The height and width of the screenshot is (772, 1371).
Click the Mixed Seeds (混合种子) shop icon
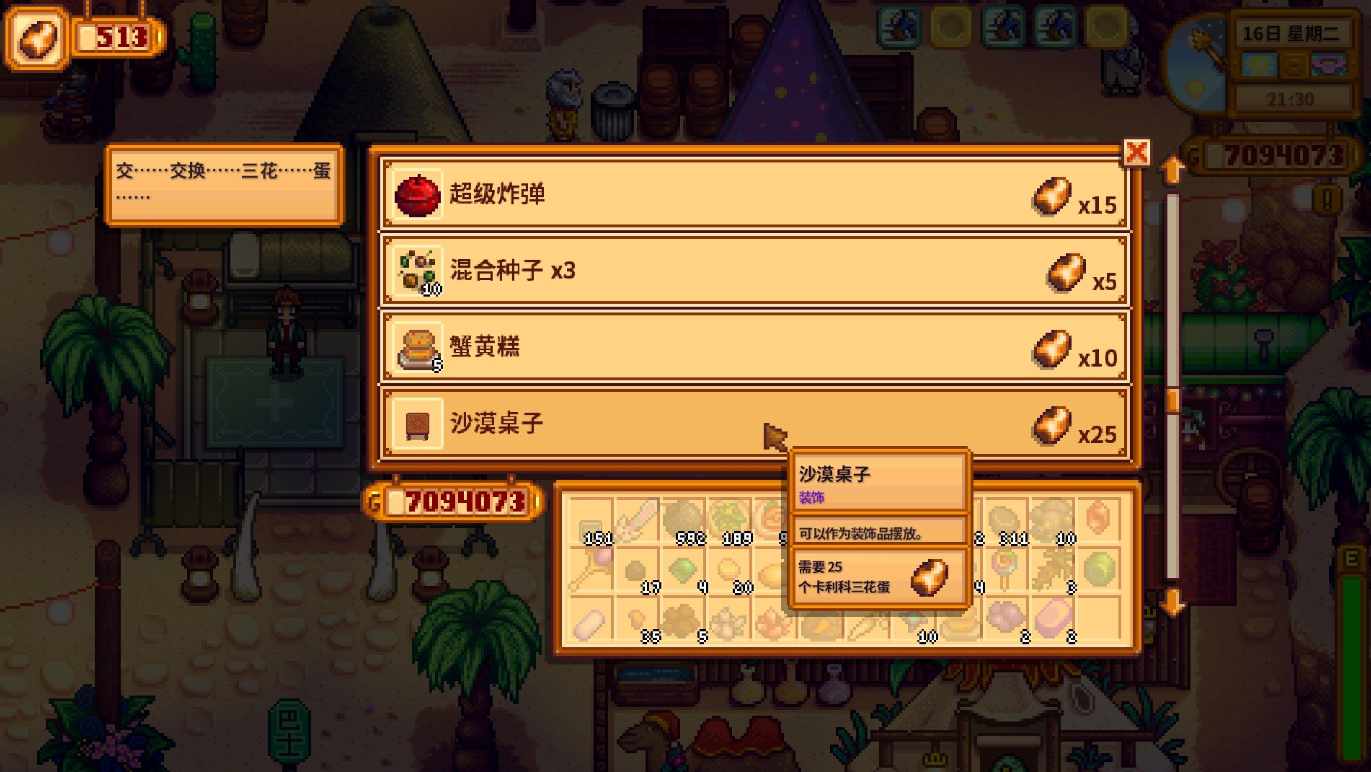click(417, 271)
